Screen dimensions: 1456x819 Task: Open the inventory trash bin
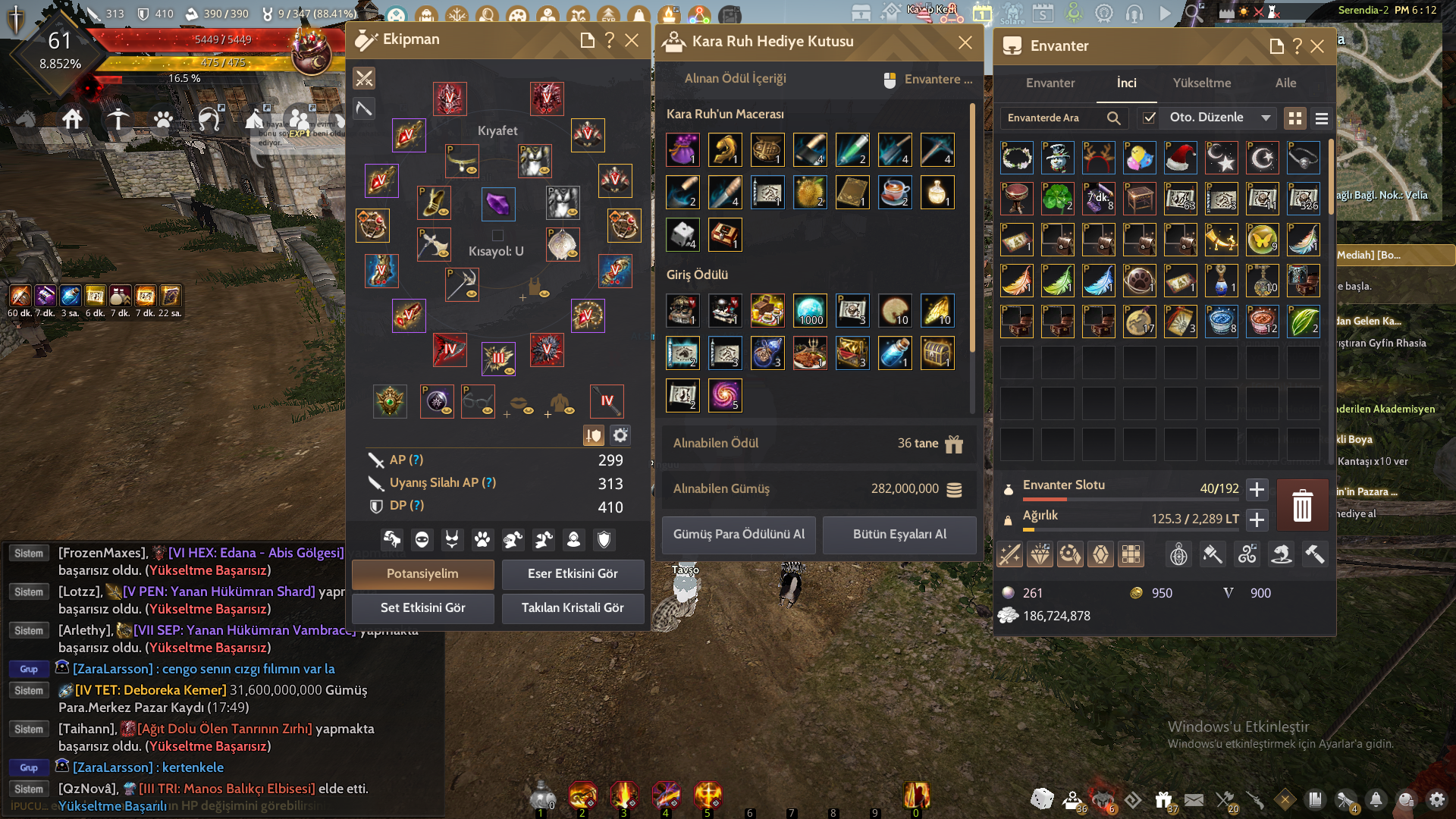click(1302, 505)
